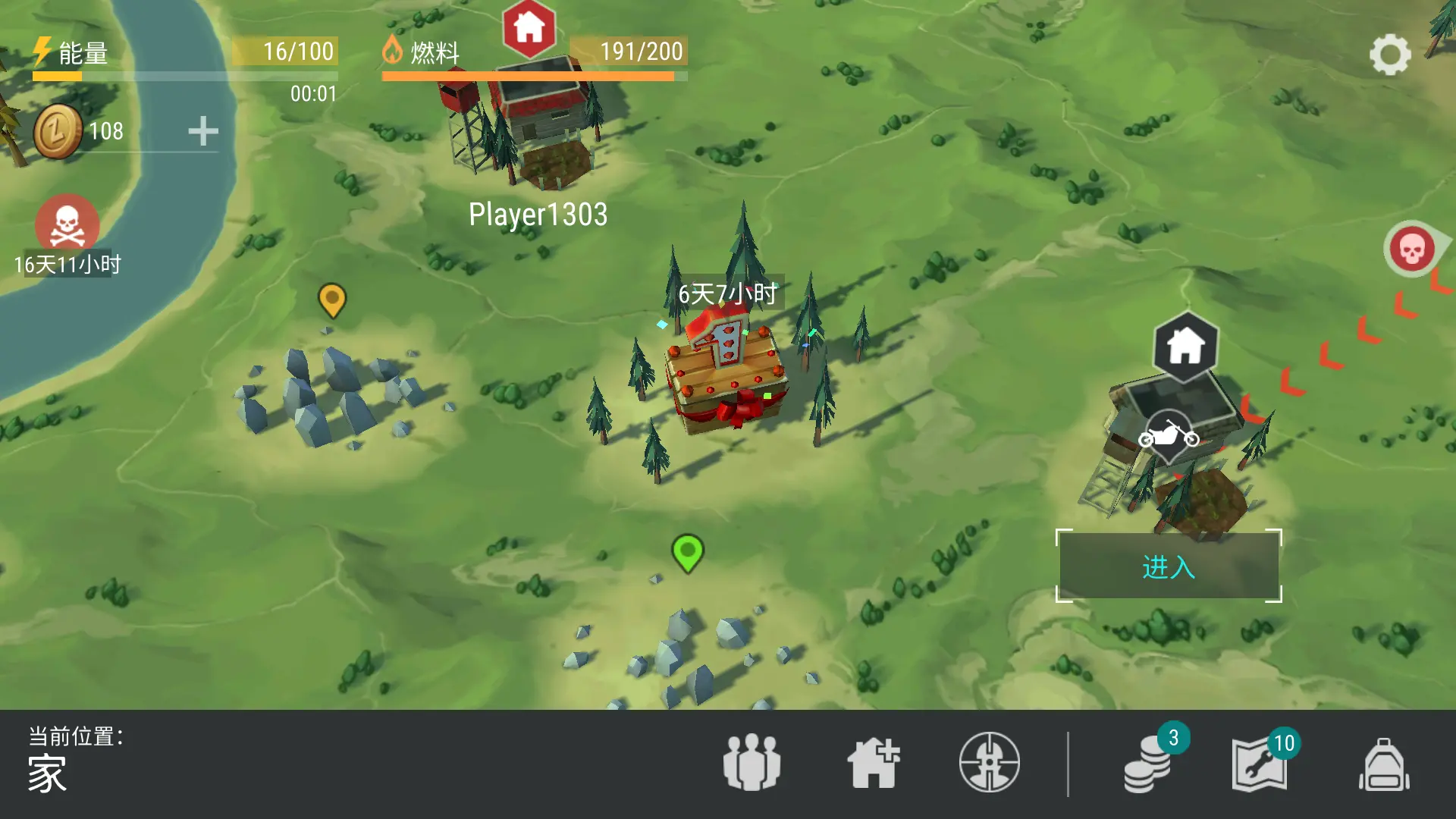Select Player1303's red home marker
The image size is (1456, 819).
coord(529,29)
